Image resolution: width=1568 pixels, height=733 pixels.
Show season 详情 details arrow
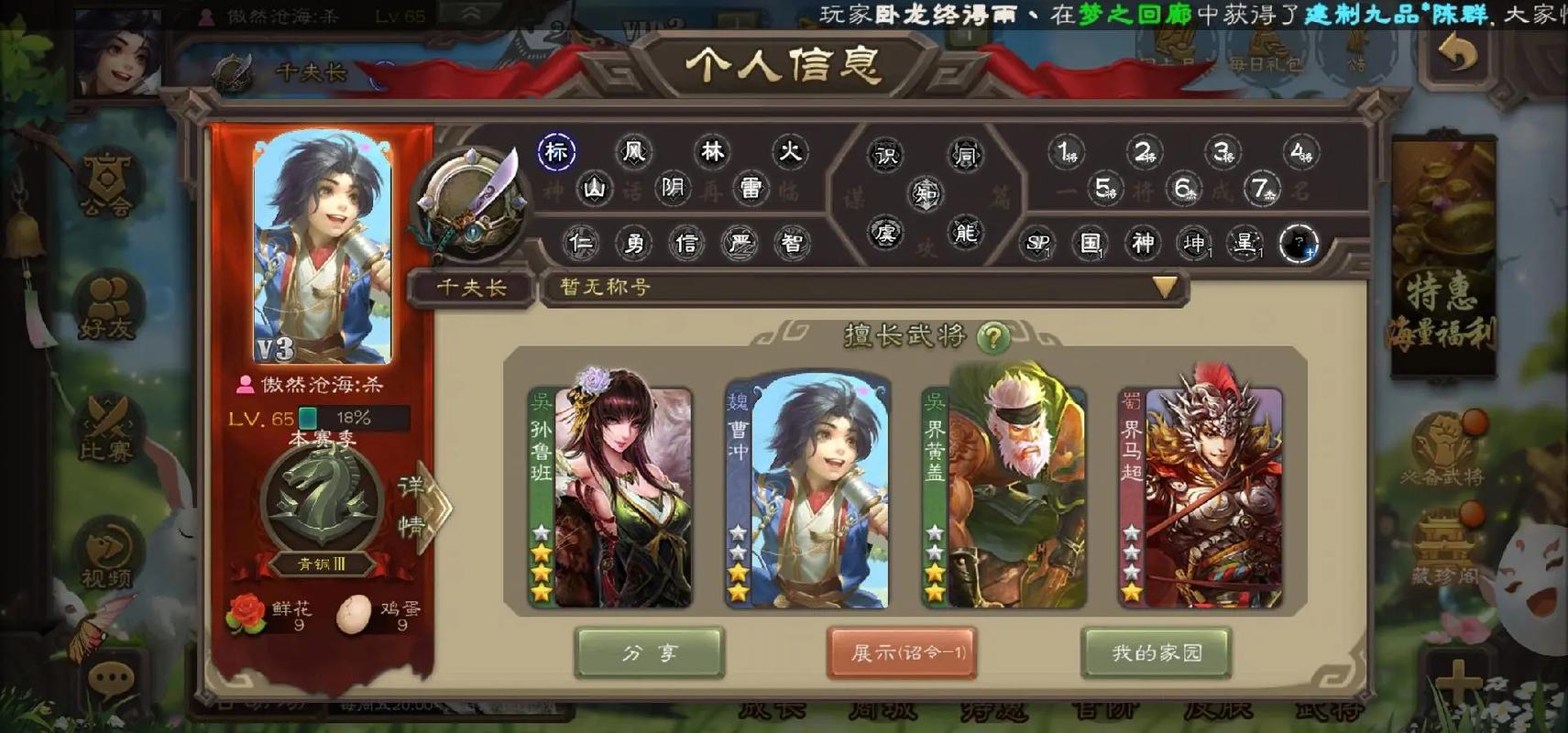tap(422, 506)
